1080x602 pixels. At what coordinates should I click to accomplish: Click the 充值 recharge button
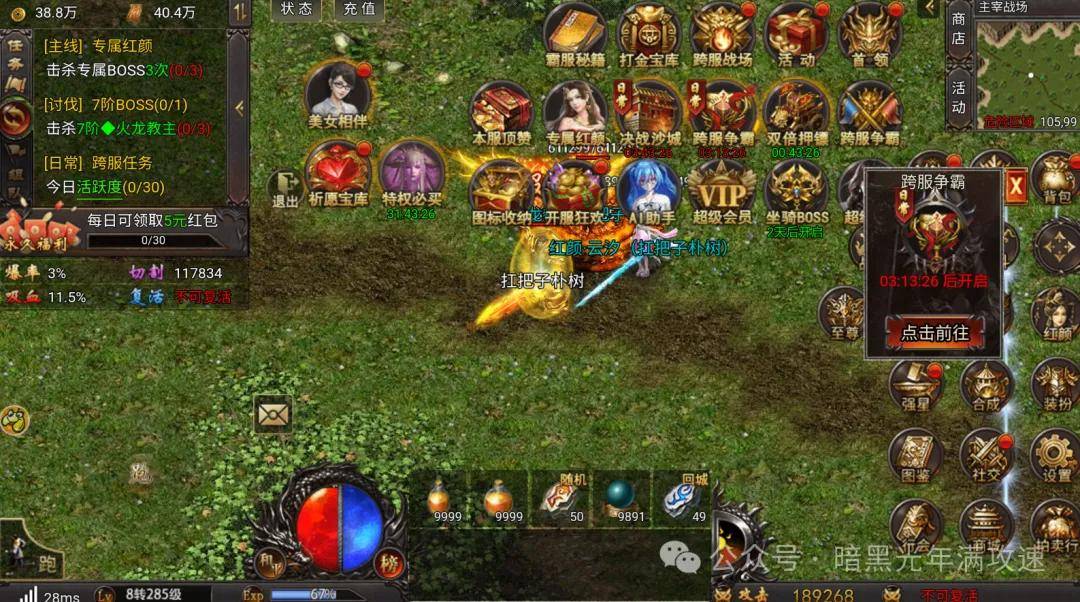pos(358,9)
